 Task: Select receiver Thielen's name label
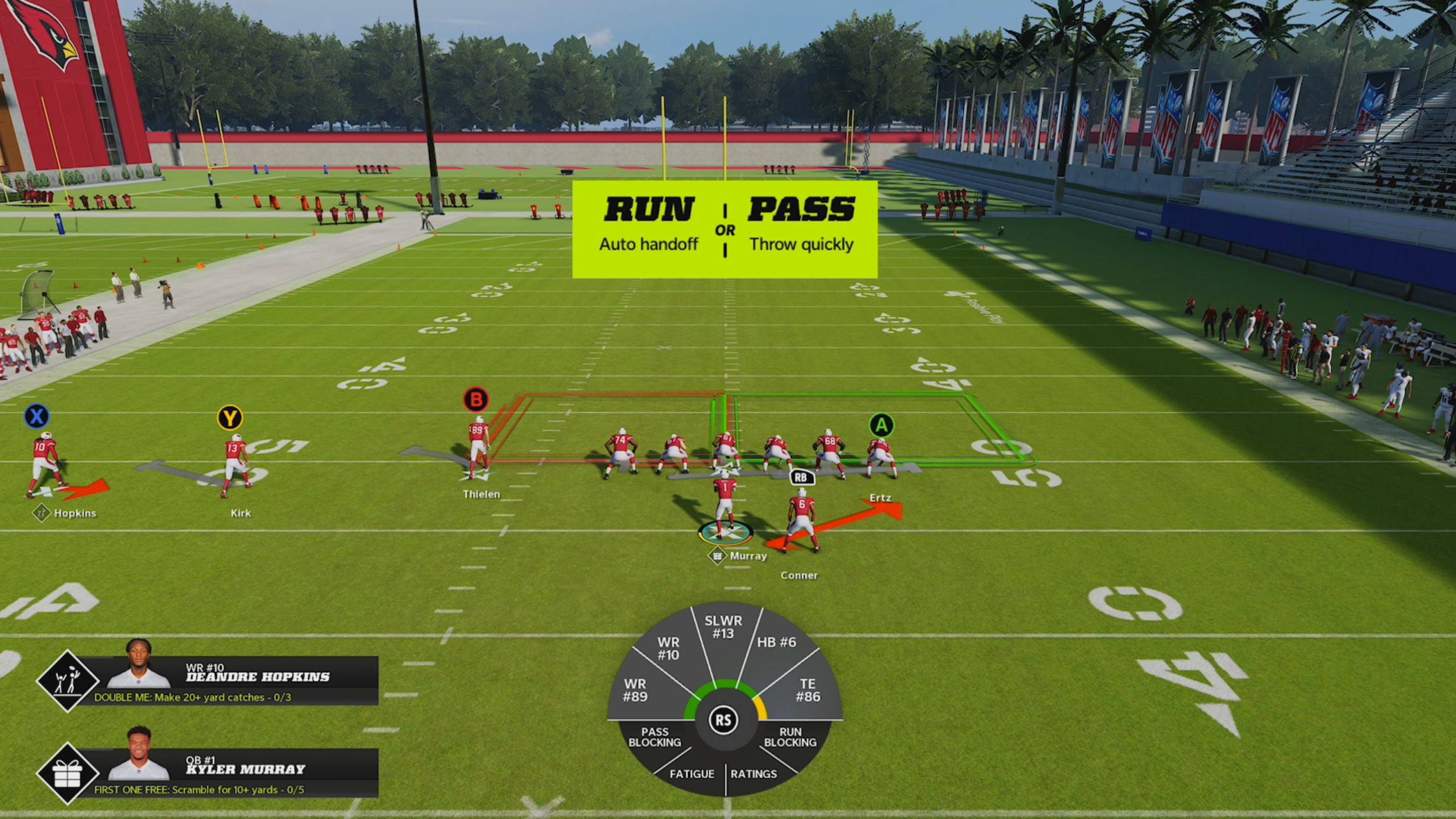point(481,494)
